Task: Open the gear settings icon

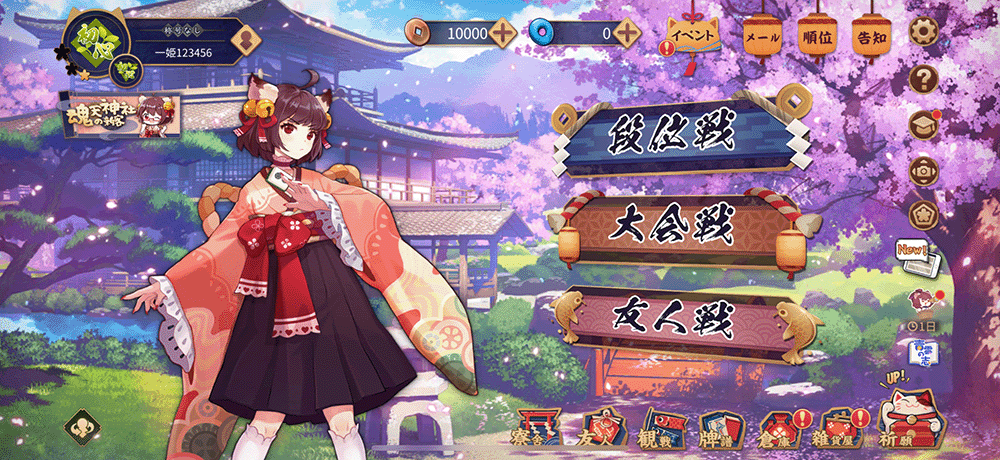Action: (x=925, y=32)
